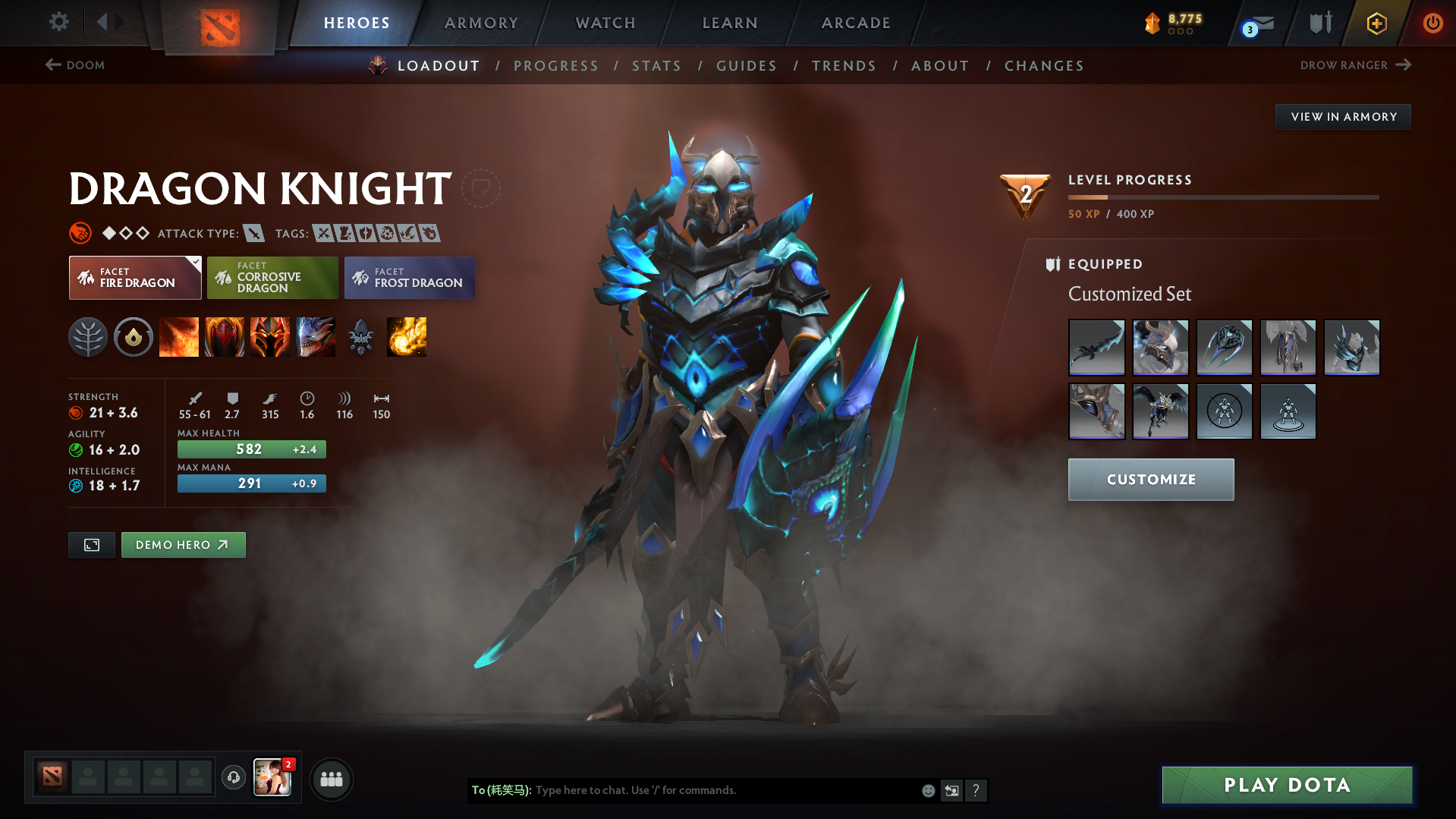This screenshot has height=819, width=1456.
Task: Select the Frost Dragon facet
Action: click(409, 277)
